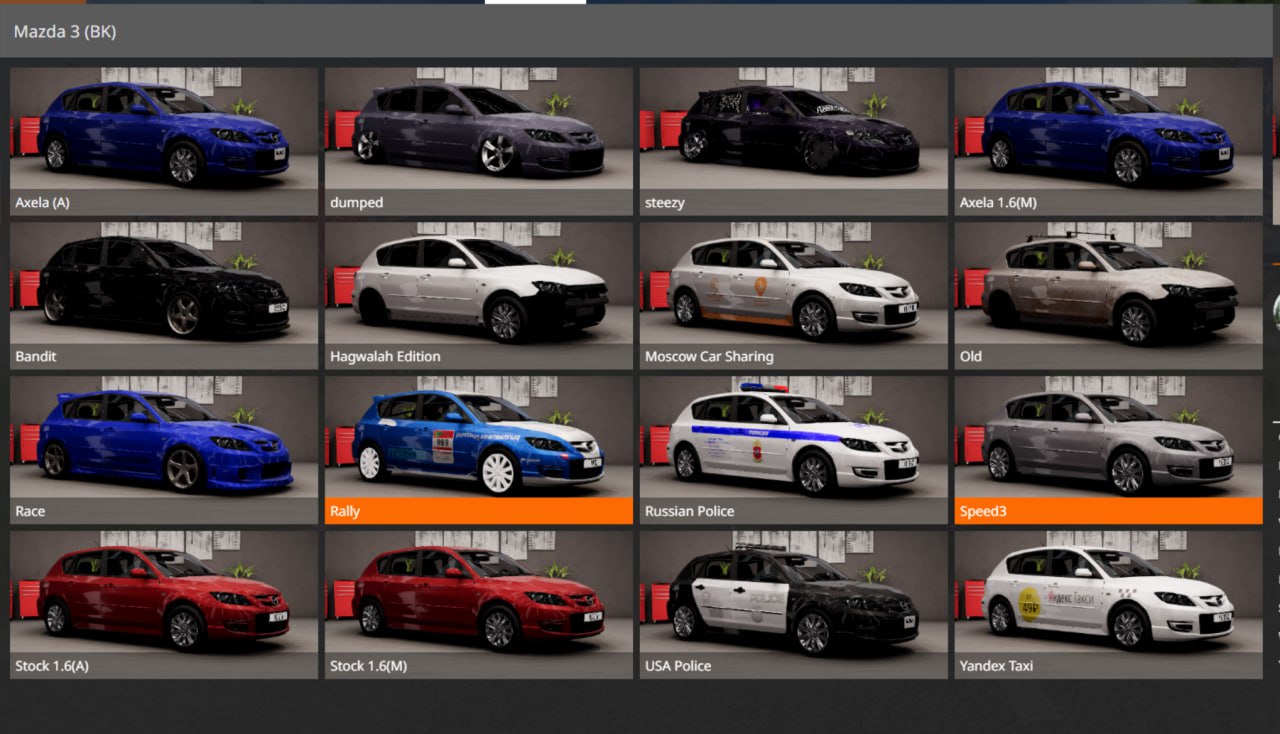Viewport: 1280px width, 734px height.
Task: Select the Moscow Car Sharing livery
Action: (792, 290)
